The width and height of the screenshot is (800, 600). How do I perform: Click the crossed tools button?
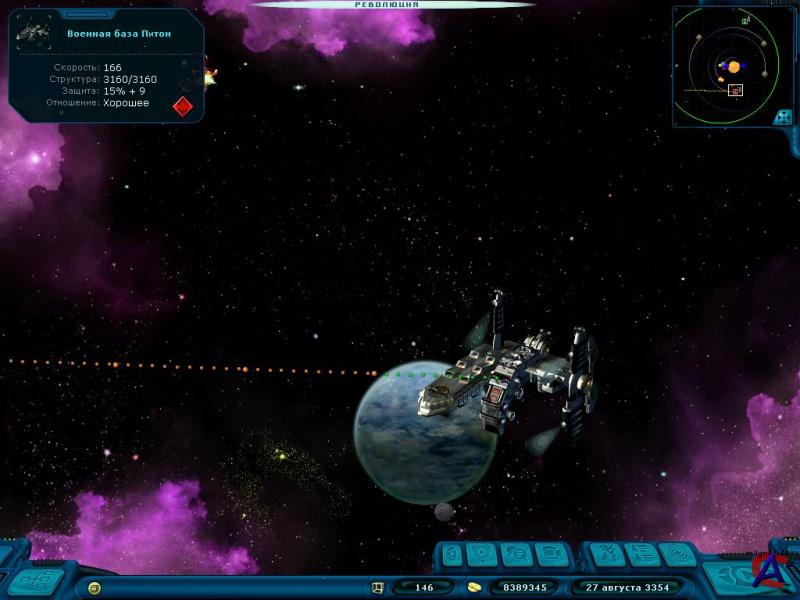(606, 554)
